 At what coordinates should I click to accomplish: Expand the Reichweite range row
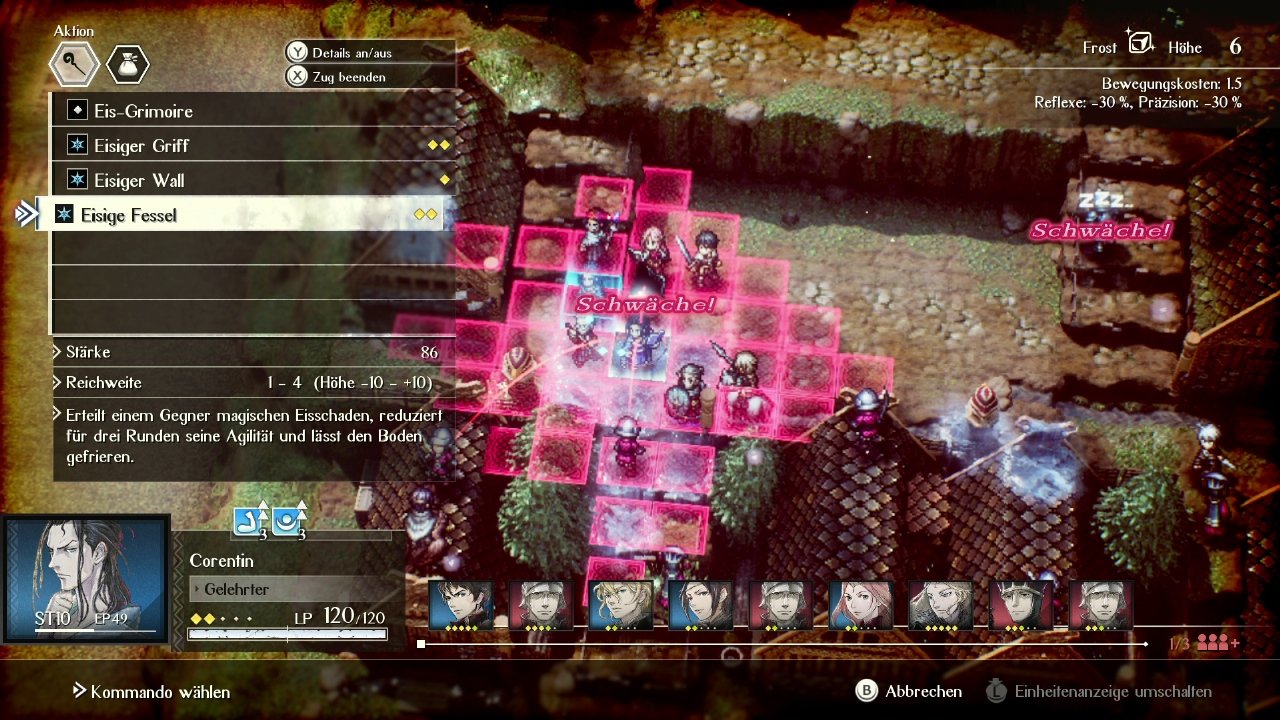103,383
